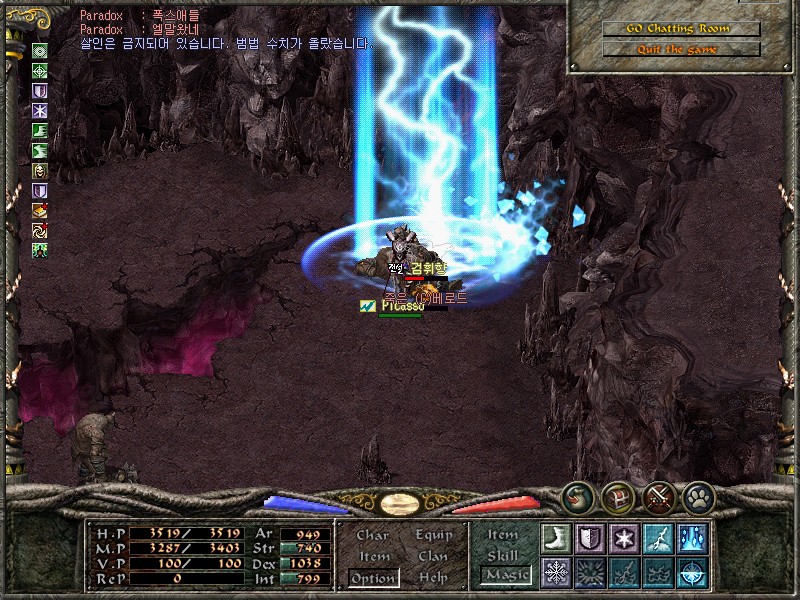Click the green crosshair buff icon
Screen dimensions: 800x600
tap(40, 70)
